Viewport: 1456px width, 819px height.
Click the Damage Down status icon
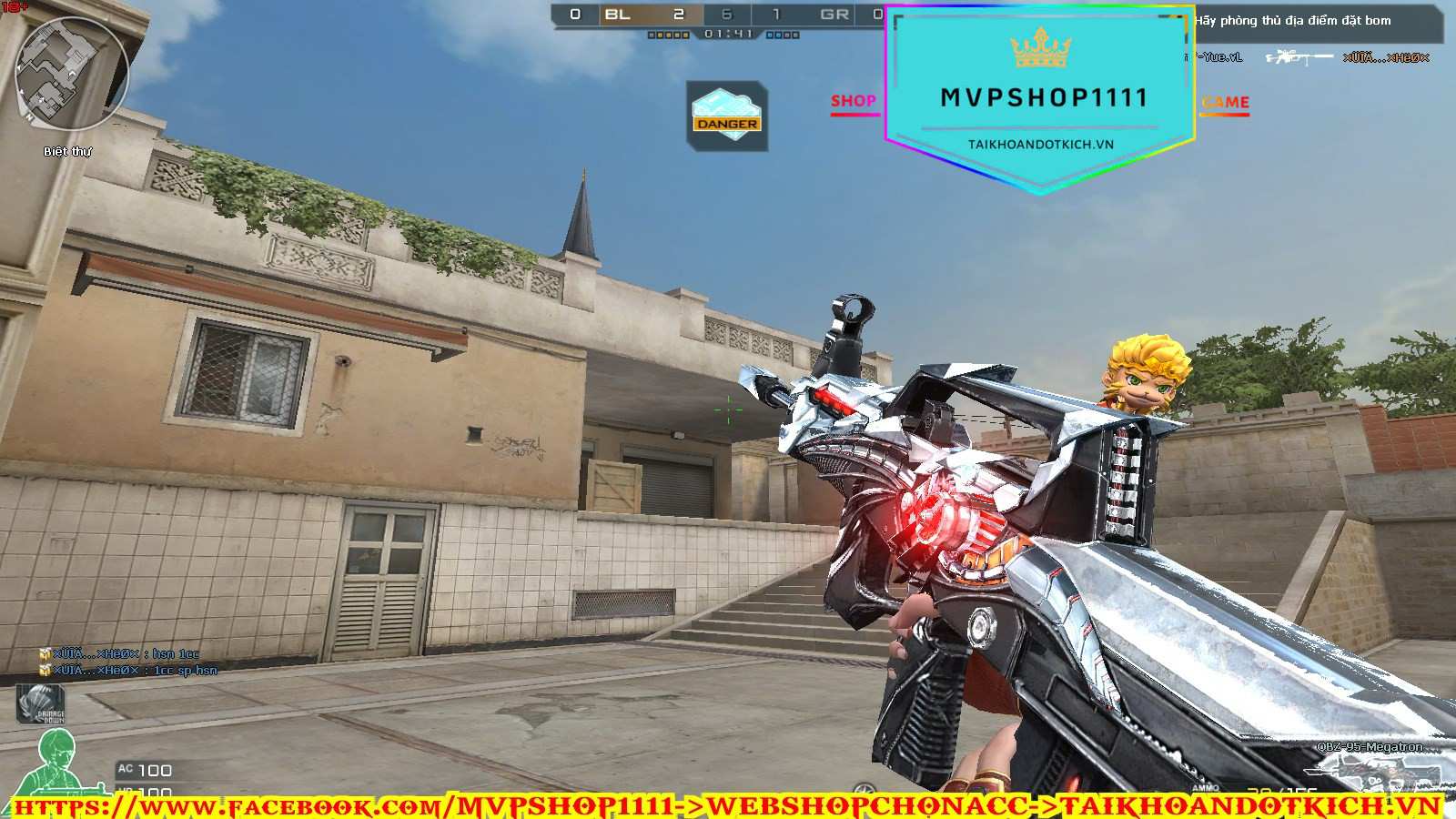(41, 704)
